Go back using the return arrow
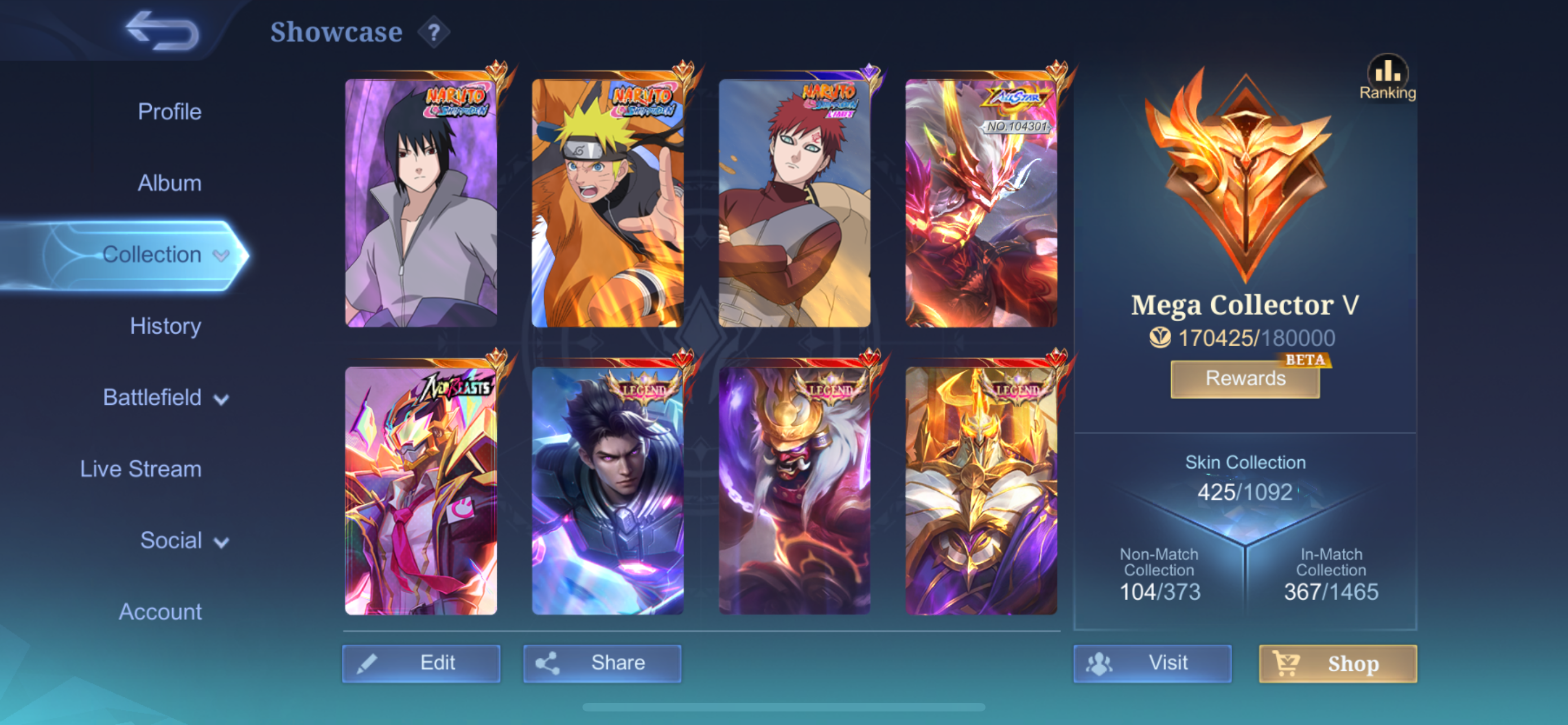Viewport: 1568px width, 725px height. coord(163,30)
